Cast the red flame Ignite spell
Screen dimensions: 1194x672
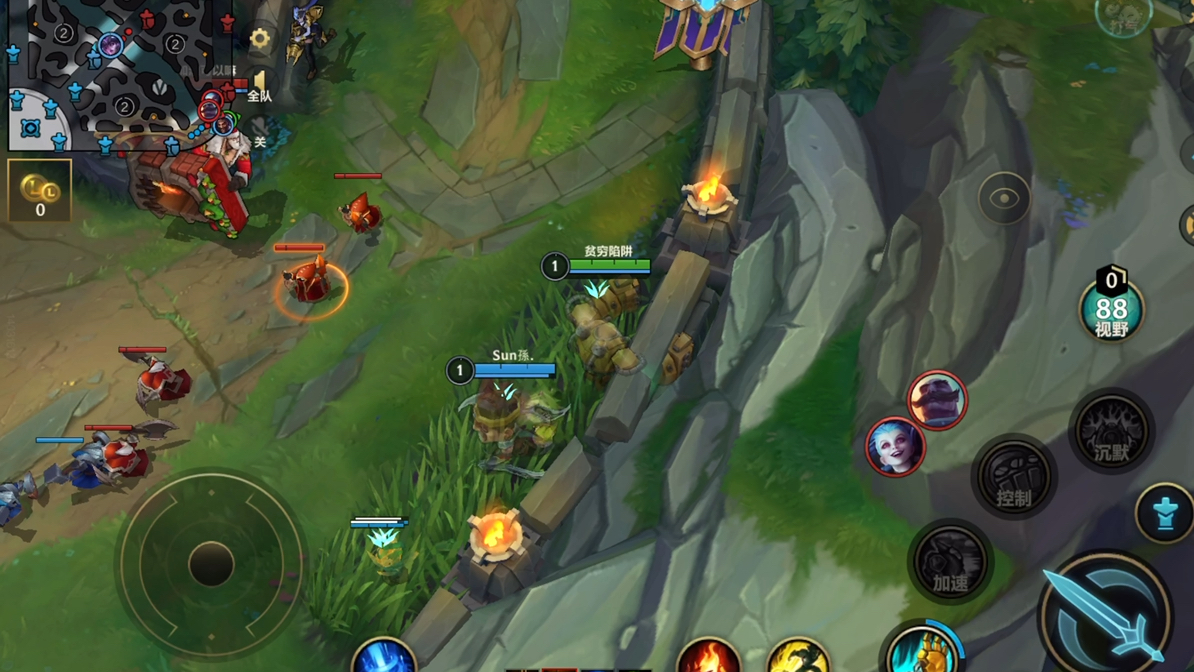[708, 656]
